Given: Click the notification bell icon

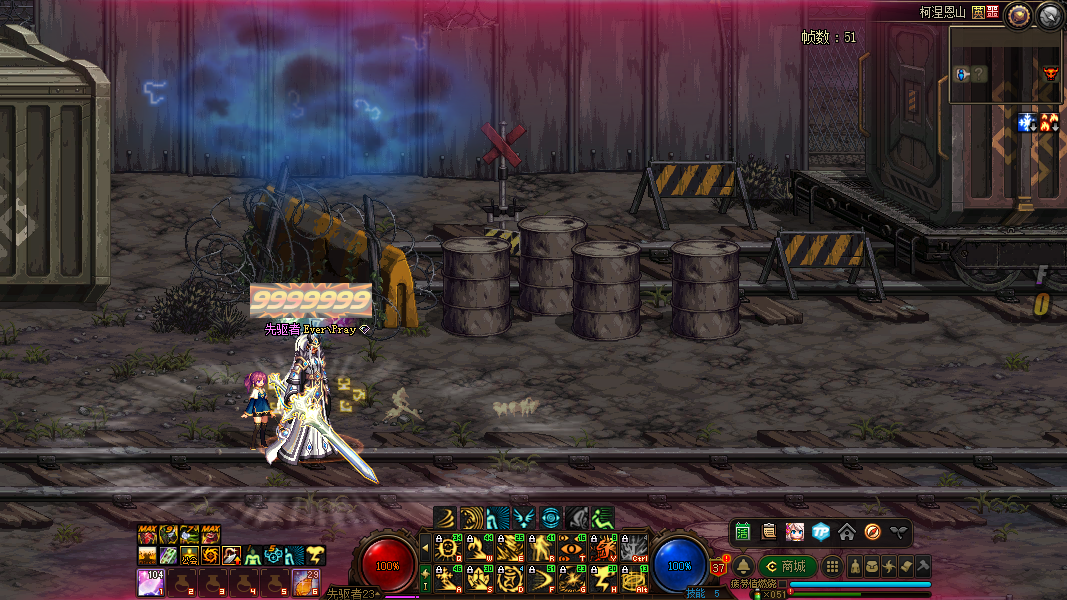Looking at the screenshot, I should pyautogui.click(x=744, y=566).
